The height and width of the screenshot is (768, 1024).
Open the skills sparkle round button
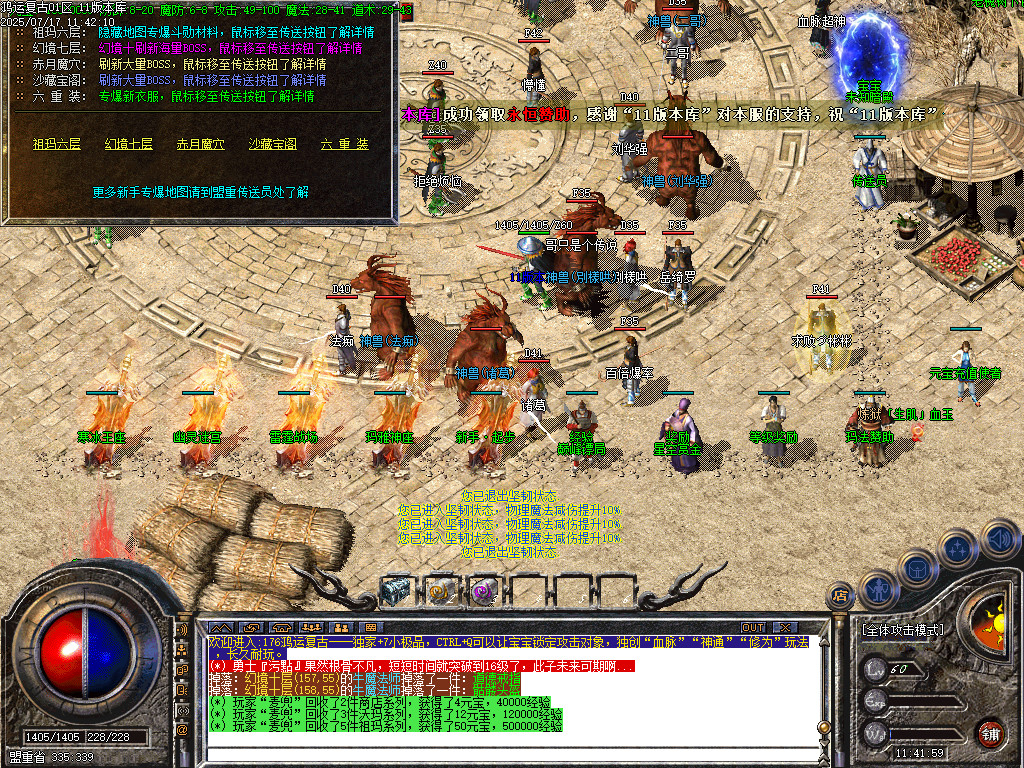(957, 548)
